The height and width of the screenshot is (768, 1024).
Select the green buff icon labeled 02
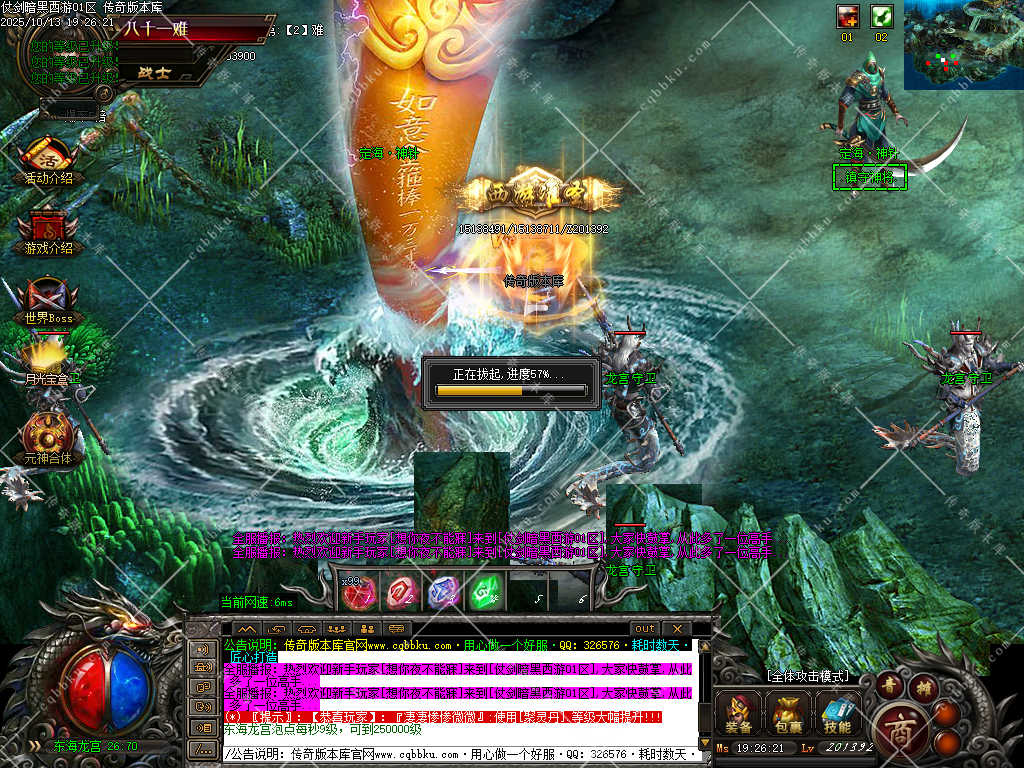point(881,17)
